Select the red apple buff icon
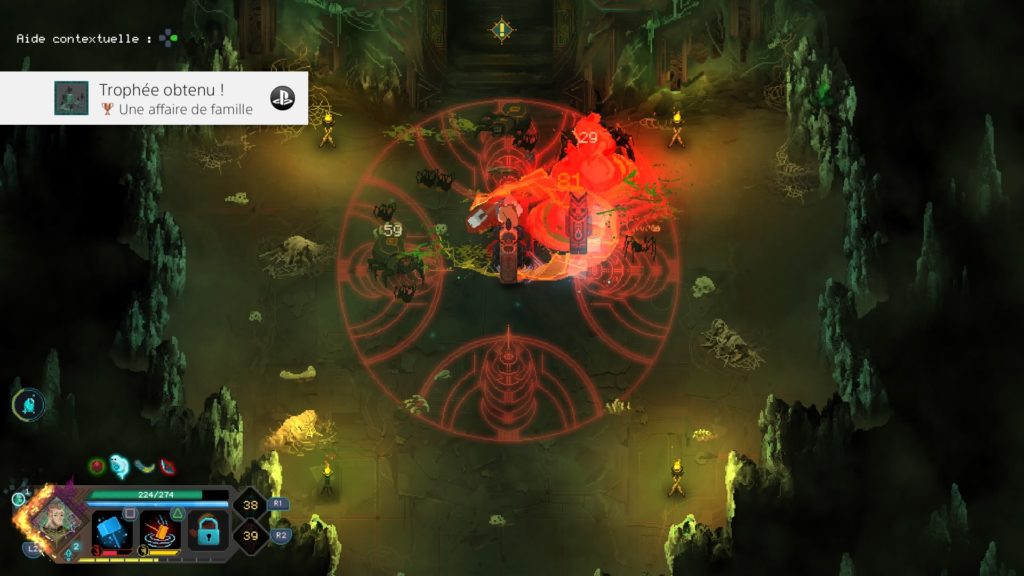The height and width of the screenshot is (576, 1024). tap(97, 465)
